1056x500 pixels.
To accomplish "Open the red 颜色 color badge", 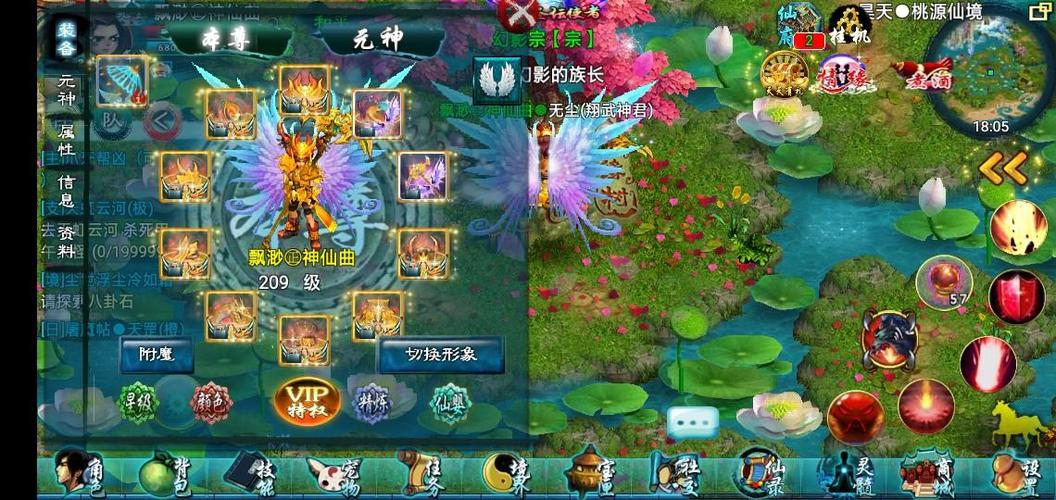I will 210,401.
